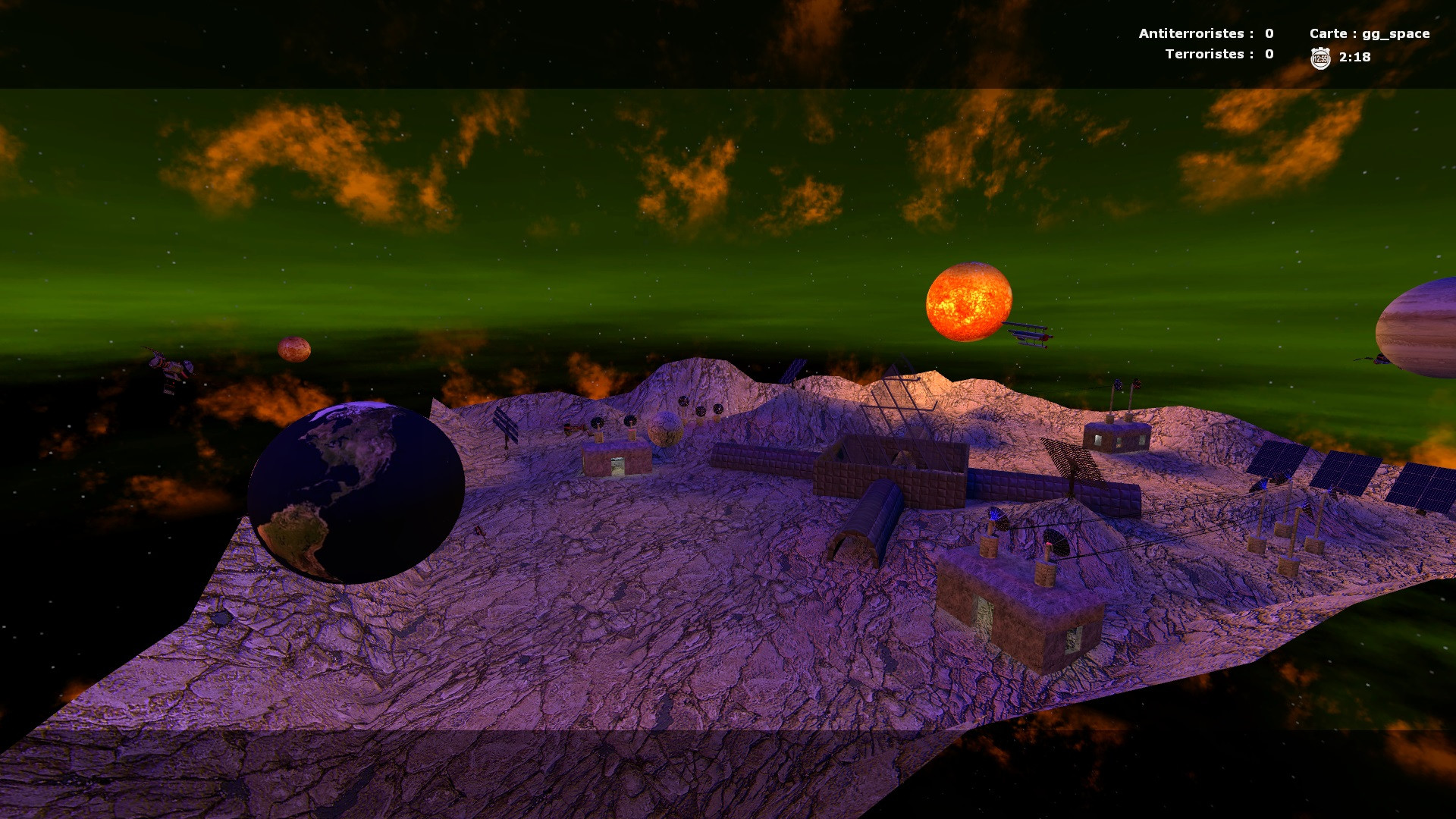Select the lit window of the far right house
Image resolution: width=1456 pixels, height=819 pixels.
(x=1098, y=441)
